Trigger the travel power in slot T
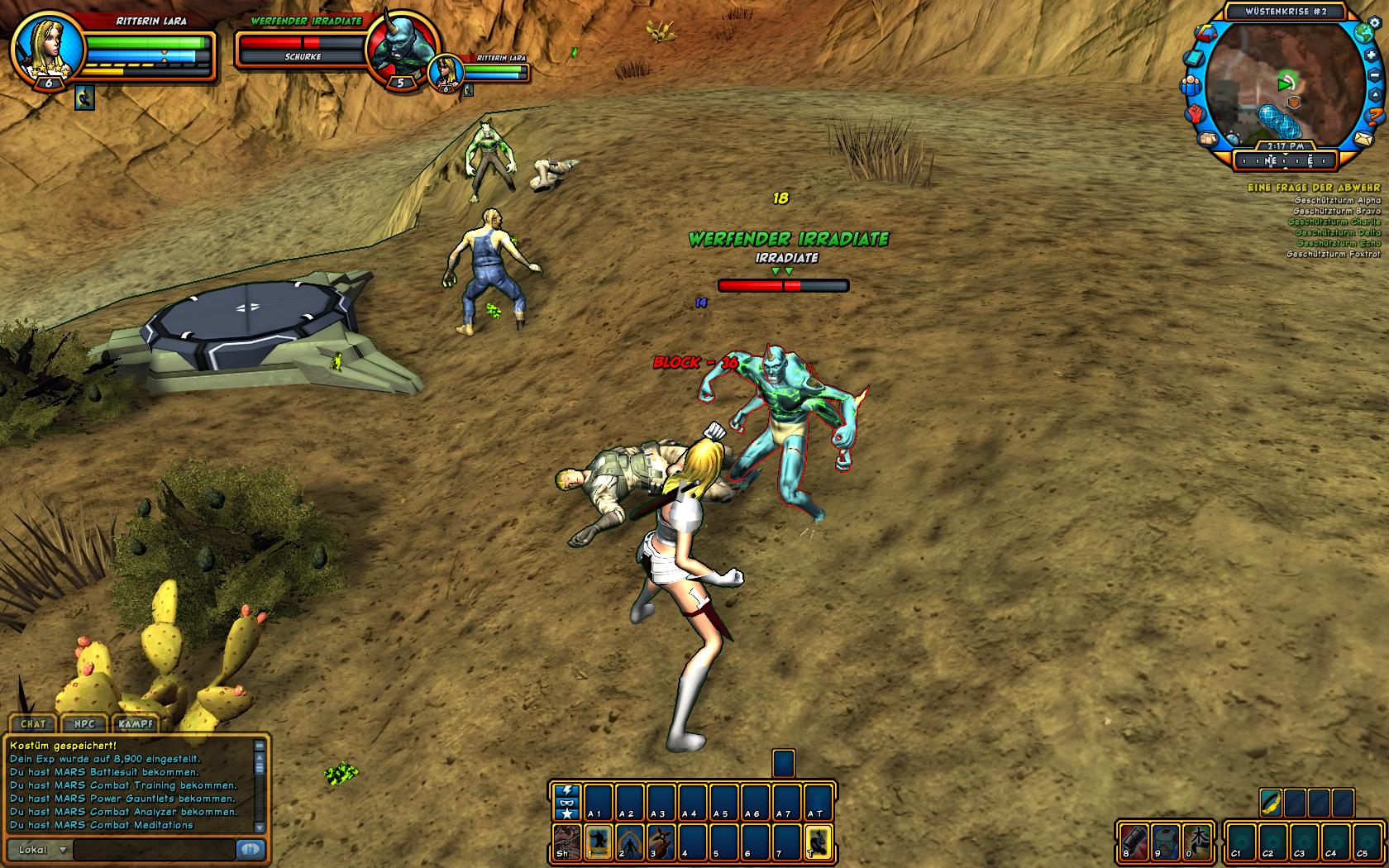This screenshot has height=868, width=1389. [817, 842]
